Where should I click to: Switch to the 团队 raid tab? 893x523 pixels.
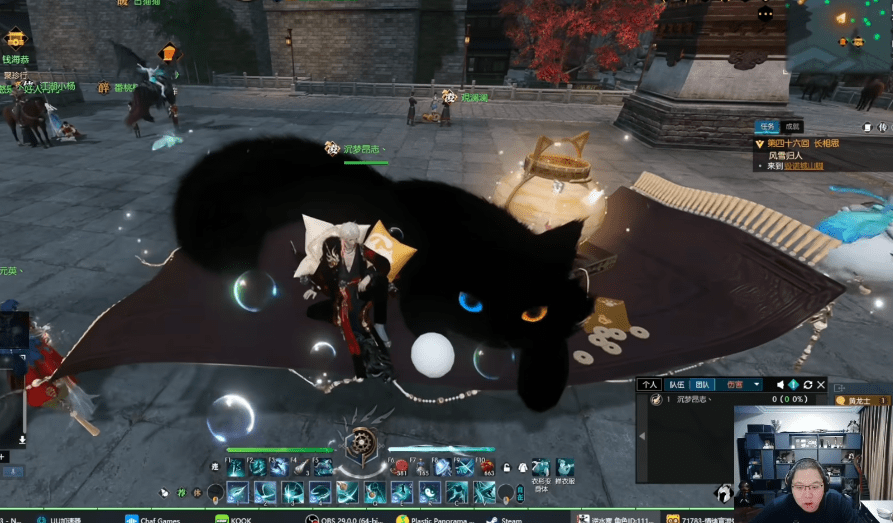point(703,384)
